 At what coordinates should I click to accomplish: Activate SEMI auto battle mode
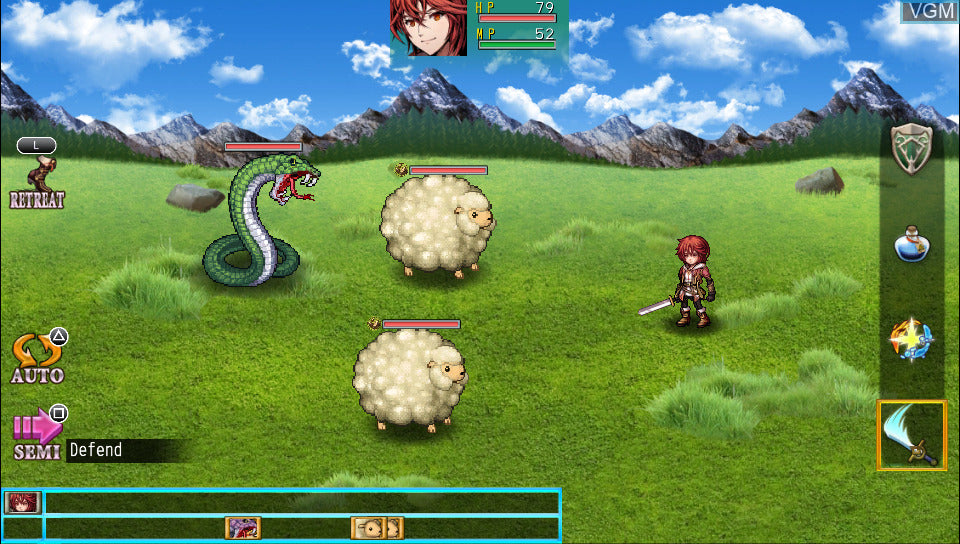[x=38, y=434]
